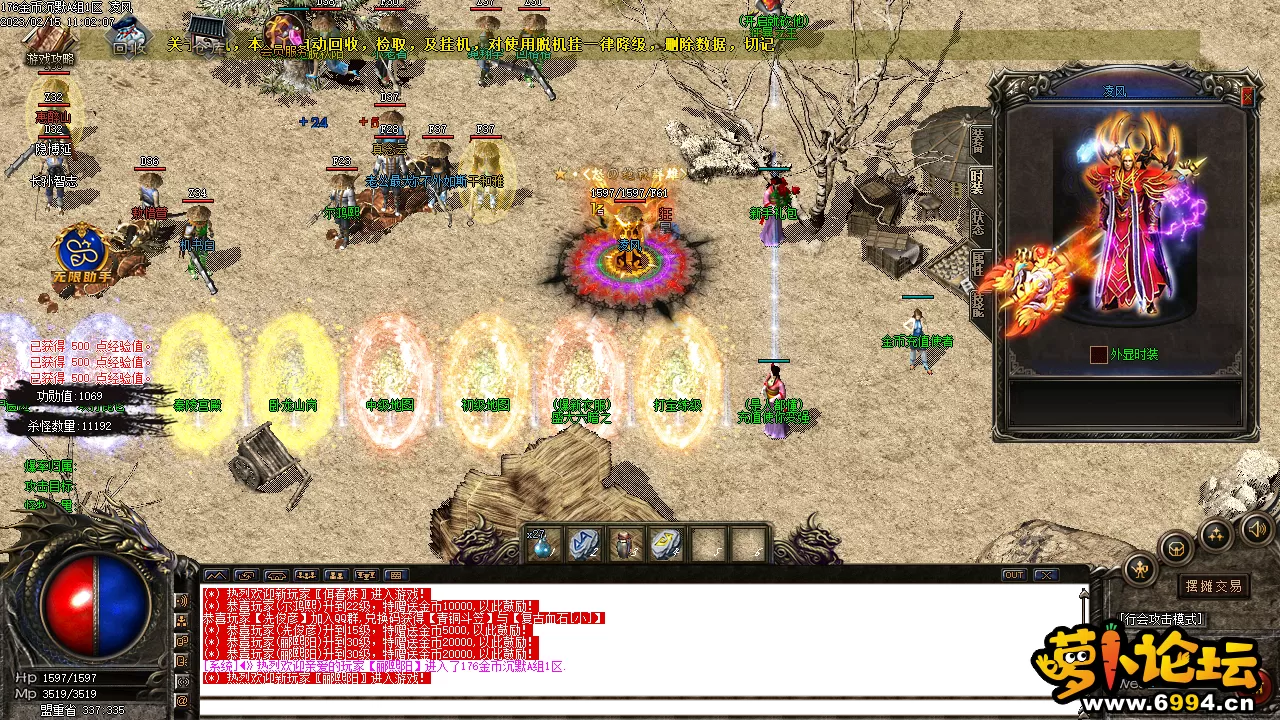Toggle the 外显时装 checkbox
Screen dimensions: 1280x720
tap(1098, 354)
